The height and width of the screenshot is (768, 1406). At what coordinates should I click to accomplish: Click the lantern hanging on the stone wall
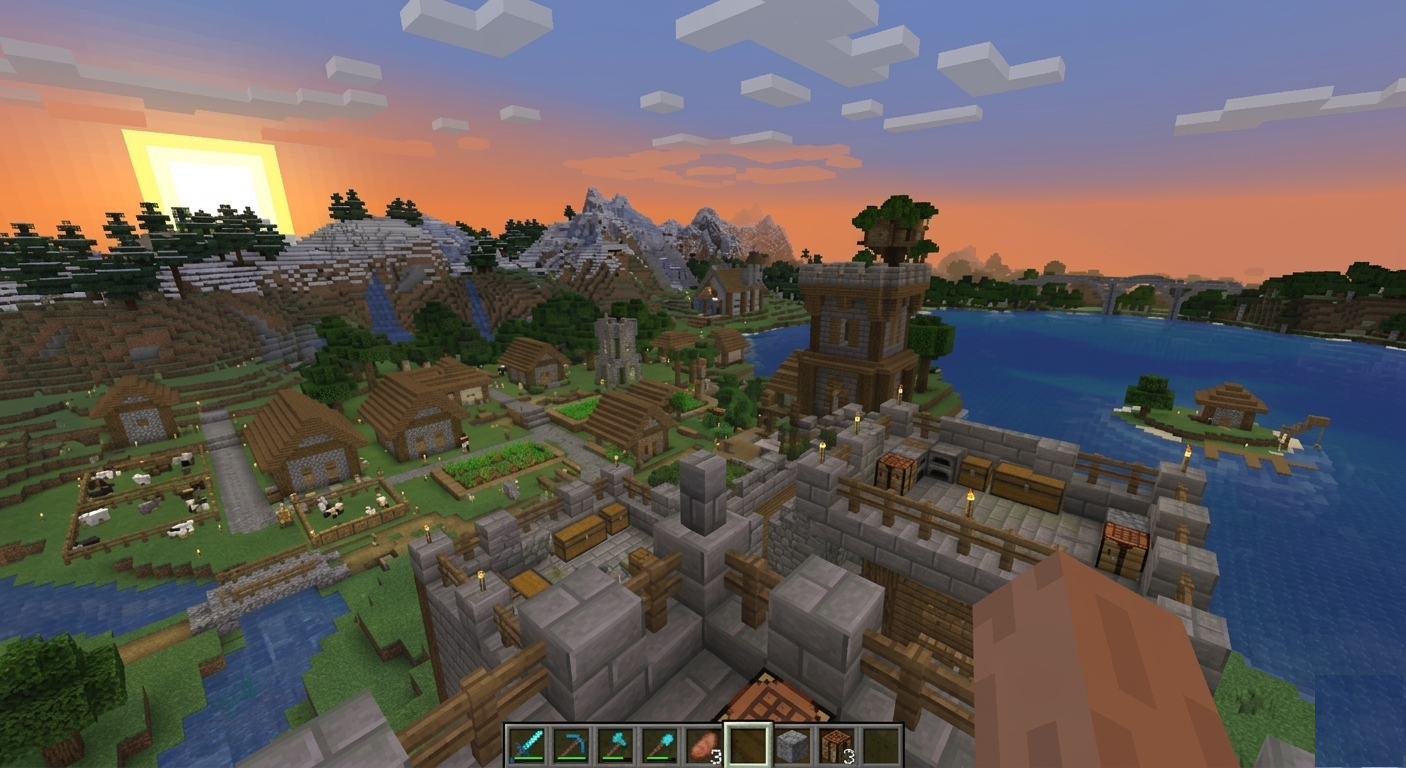pos(970,497)
